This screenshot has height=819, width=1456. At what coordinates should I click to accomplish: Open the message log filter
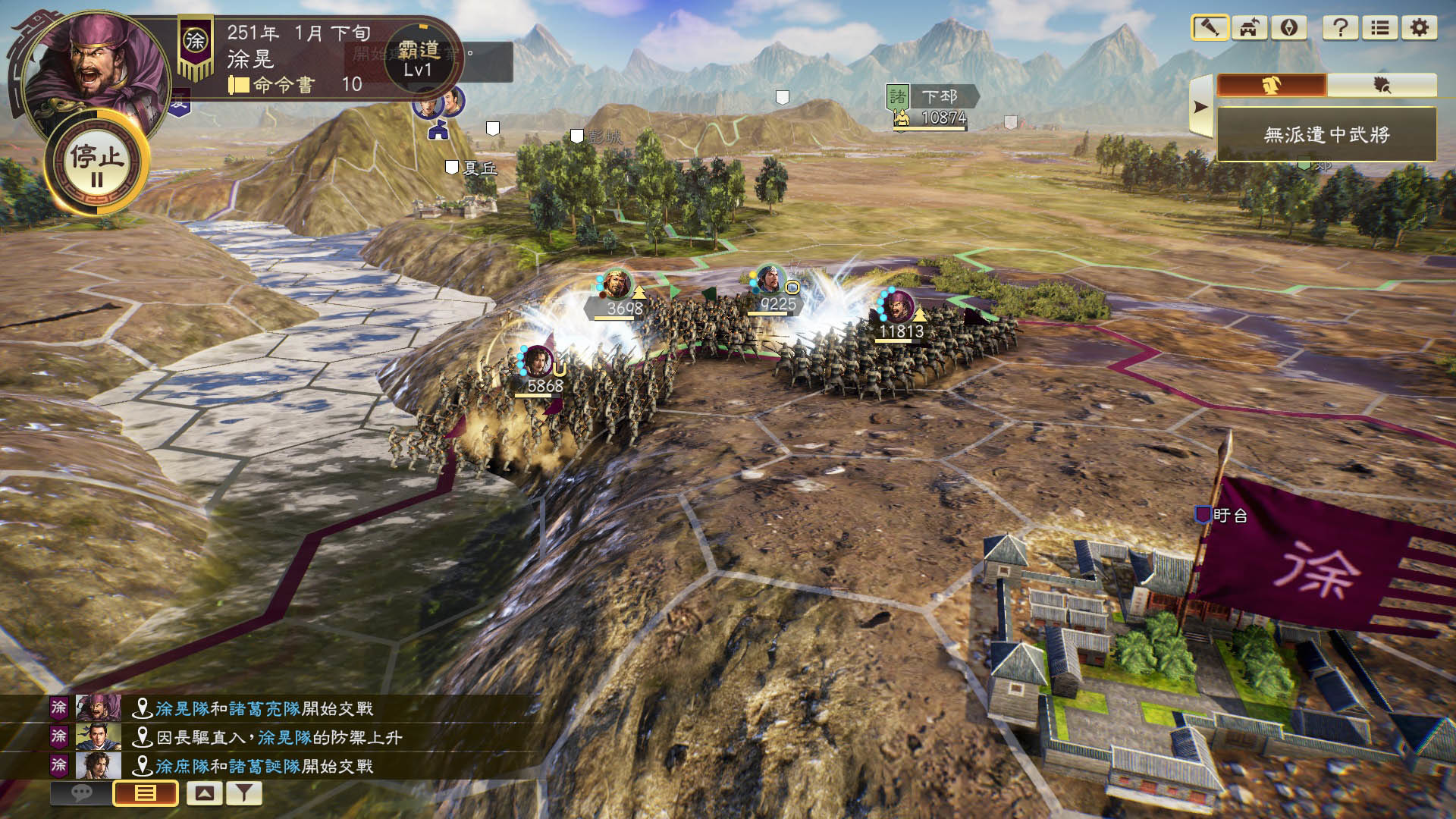pos(243,793)
